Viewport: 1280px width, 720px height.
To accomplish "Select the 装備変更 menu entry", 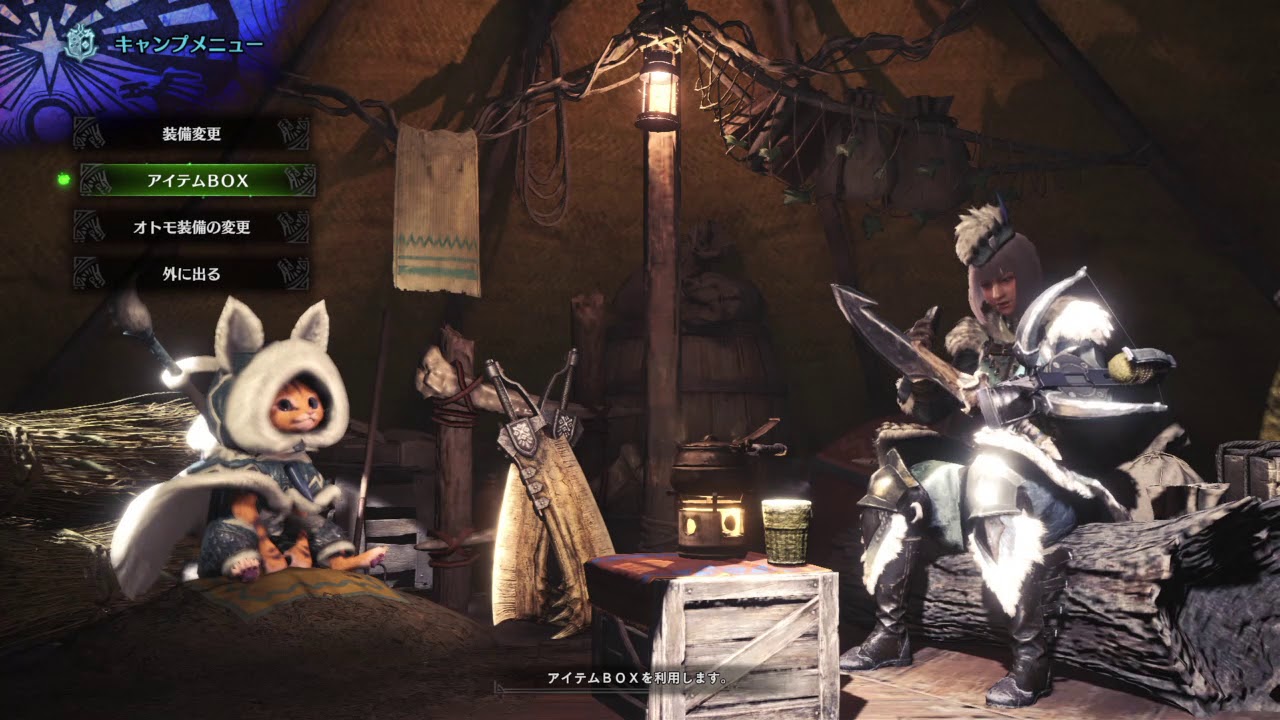I will (192, 133).
